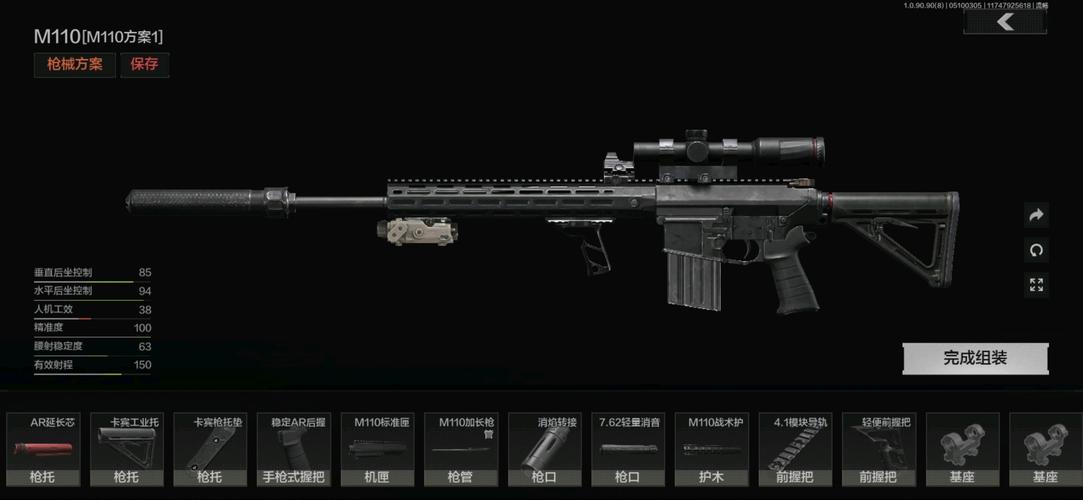Open the 卡宾枪托垫 stock pad slot
Image resolution: width=1083 pixels, height=500 pixels.
click(x=209, y=450)
